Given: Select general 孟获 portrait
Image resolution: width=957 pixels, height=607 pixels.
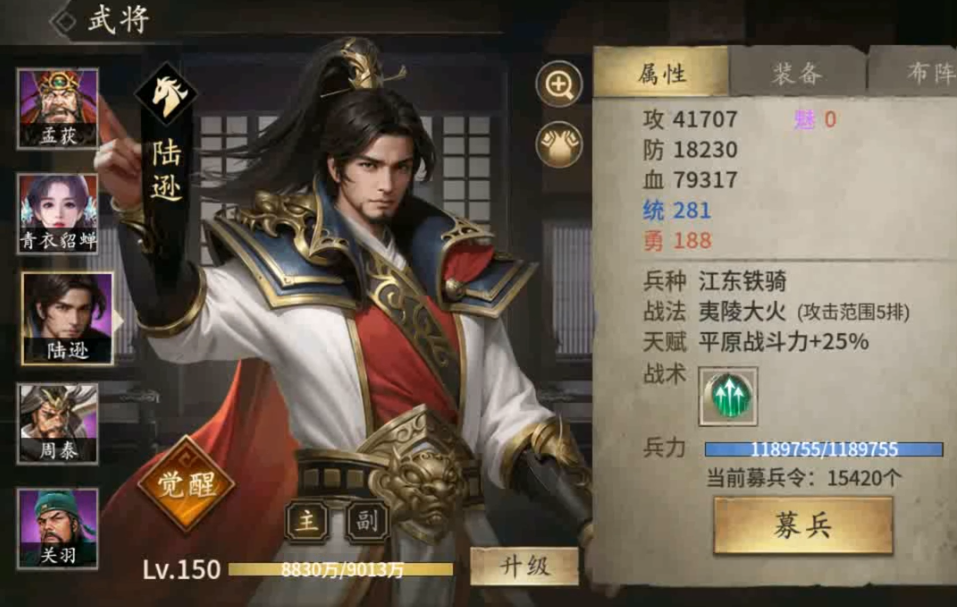Looking at the screenshot, I should click(57, 108).
